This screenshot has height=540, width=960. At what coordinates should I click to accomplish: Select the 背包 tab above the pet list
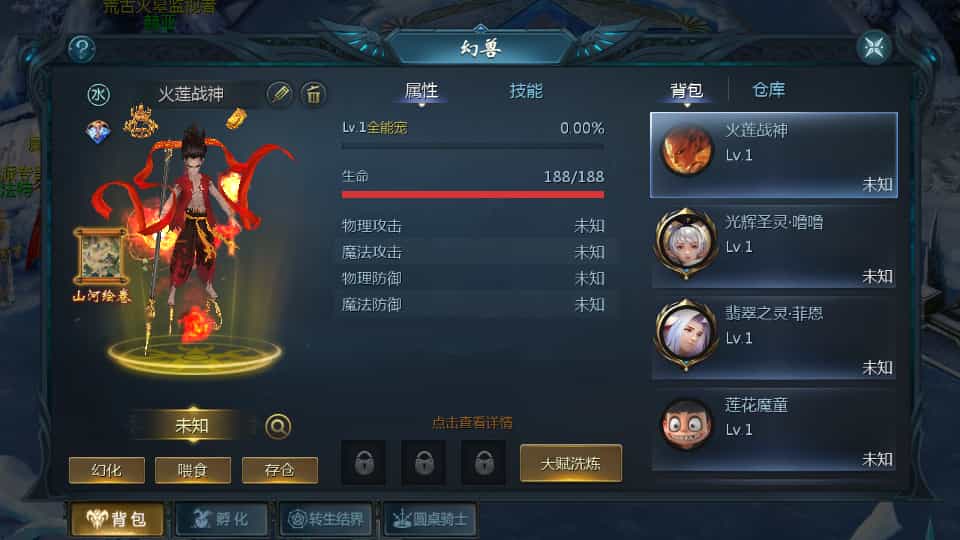pos(686,91)
